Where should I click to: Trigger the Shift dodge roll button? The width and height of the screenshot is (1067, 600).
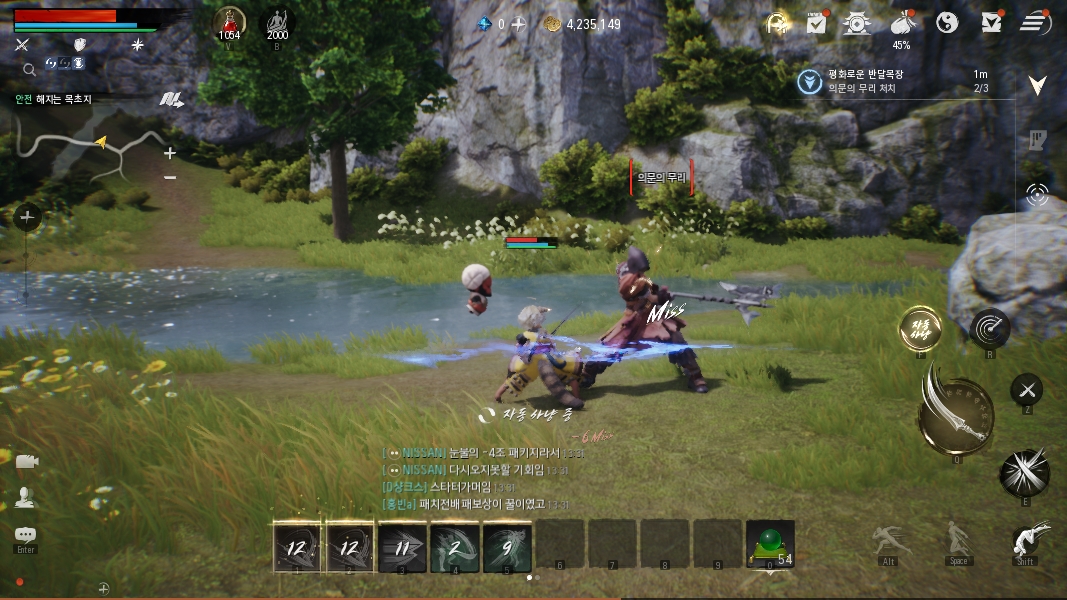pos(1026,540)
